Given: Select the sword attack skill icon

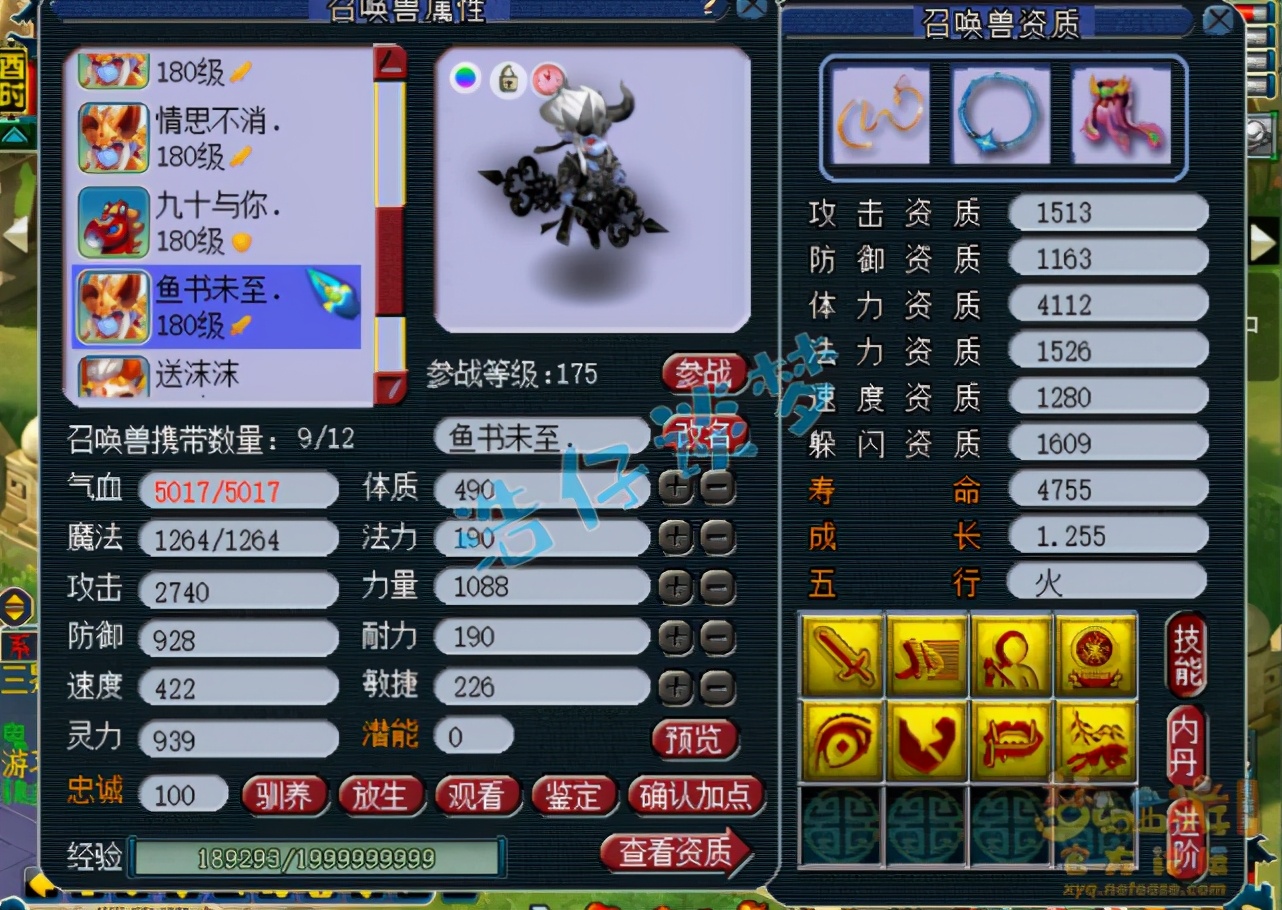Looking at the screenshot, I should pyautogui.click(x=840, y=656).
